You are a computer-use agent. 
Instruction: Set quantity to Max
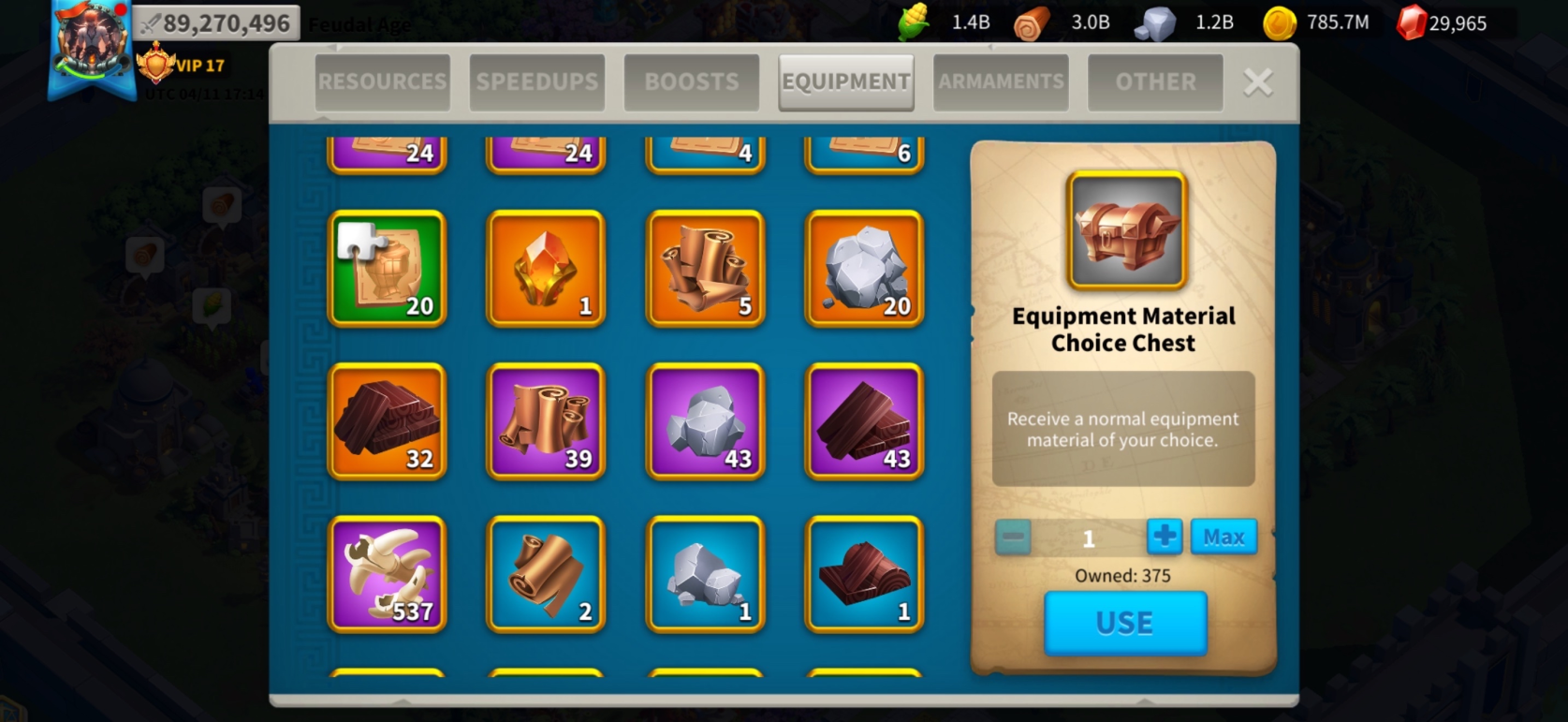pyautogui.click(x=1223, y=538)
